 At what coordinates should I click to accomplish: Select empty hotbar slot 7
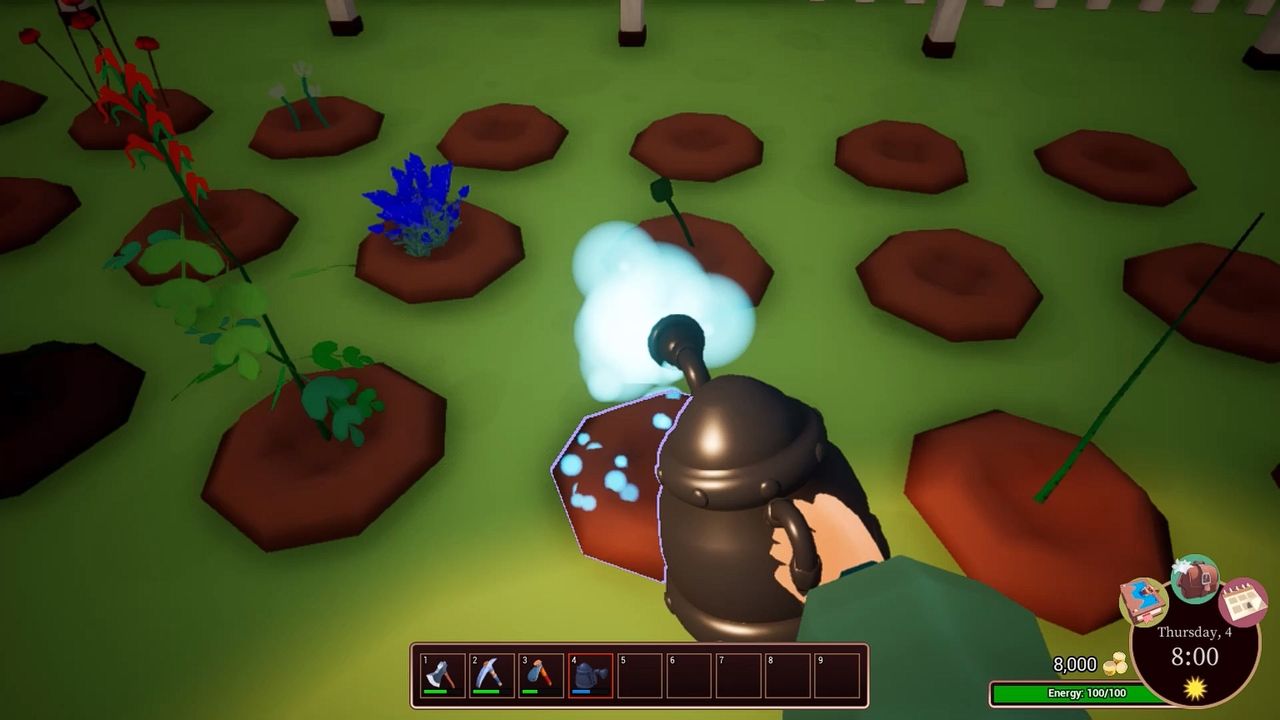739,672
